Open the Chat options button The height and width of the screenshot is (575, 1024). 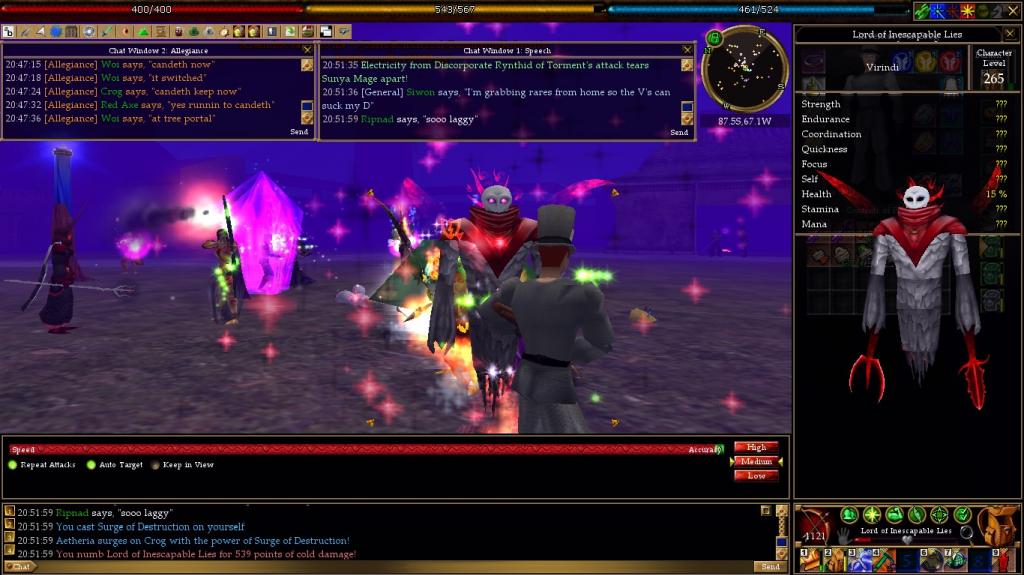[x=19, y=566]
